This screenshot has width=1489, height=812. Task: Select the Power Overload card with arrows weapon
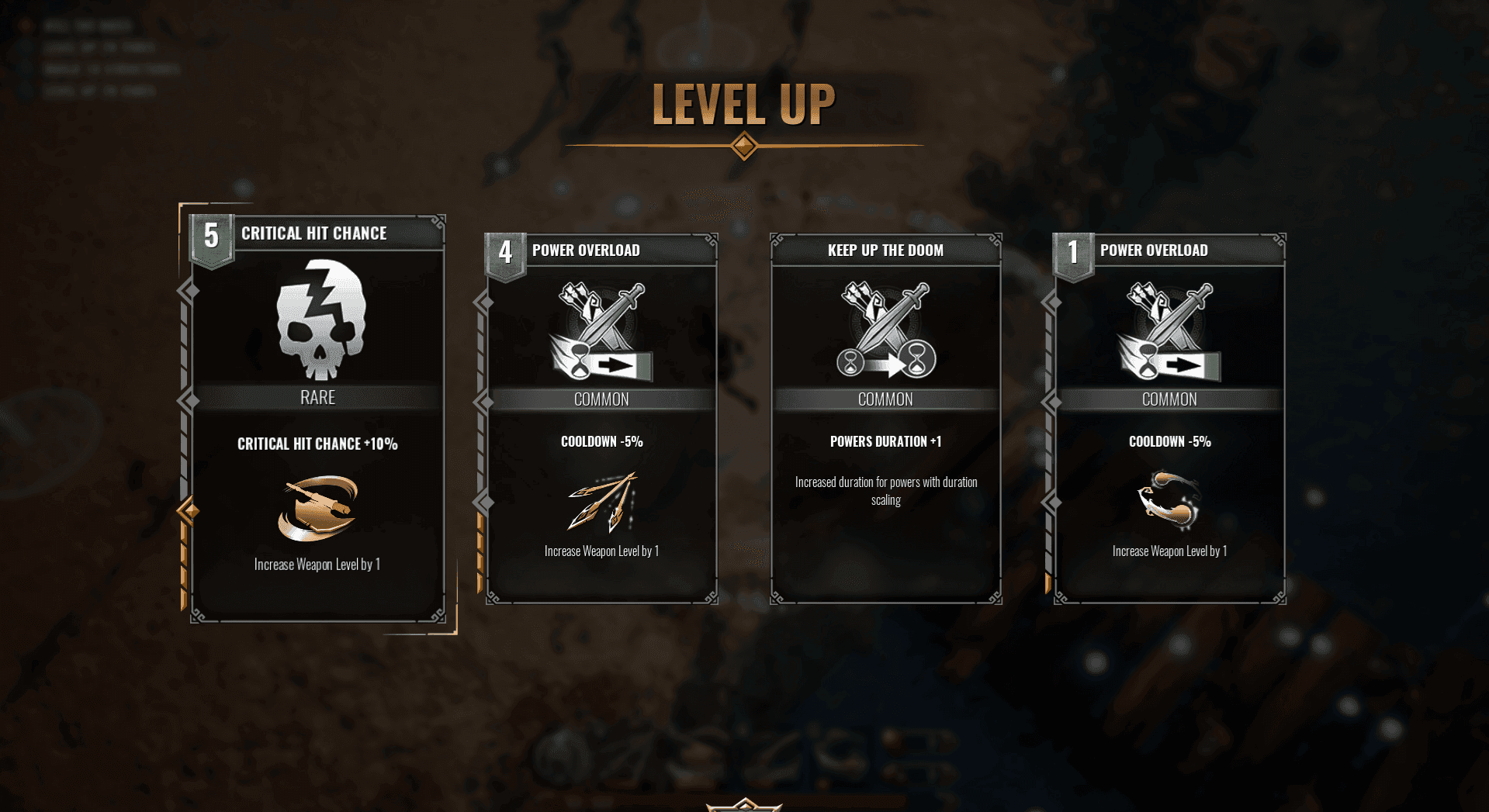tap(601, 419)
